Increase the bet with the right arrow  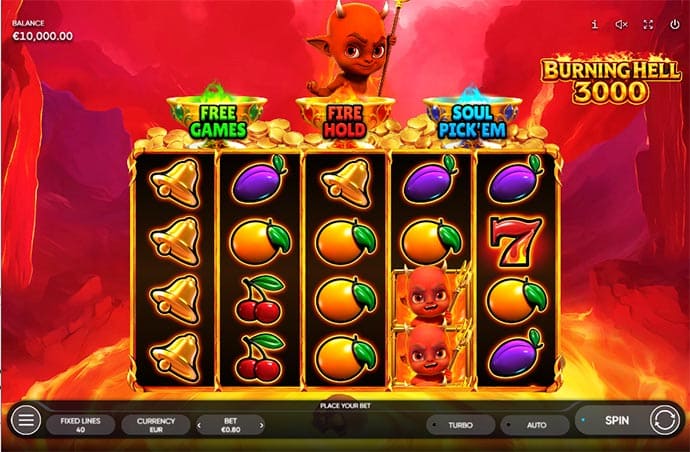tap(262, 425)
